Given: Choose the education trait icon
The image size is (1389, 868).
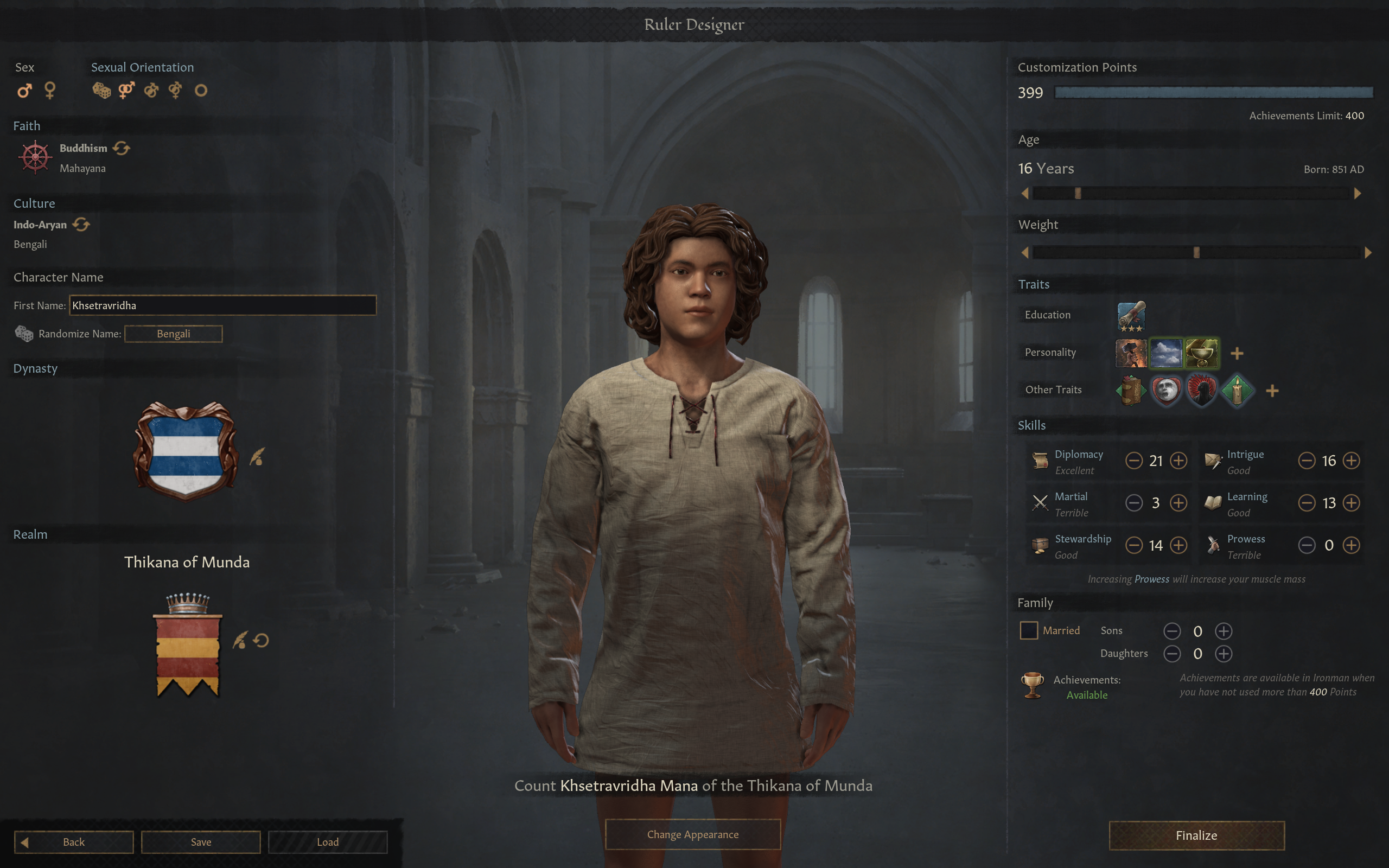Looking at the screenshot, I should point(1131,315).
